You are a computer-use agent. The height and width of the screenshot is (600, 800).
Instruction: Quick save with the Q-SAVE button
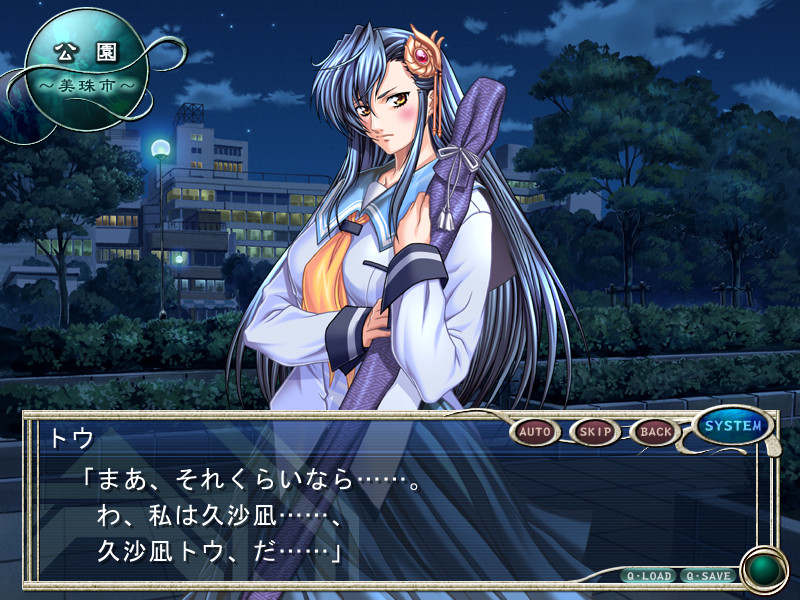tap(708, 576)
